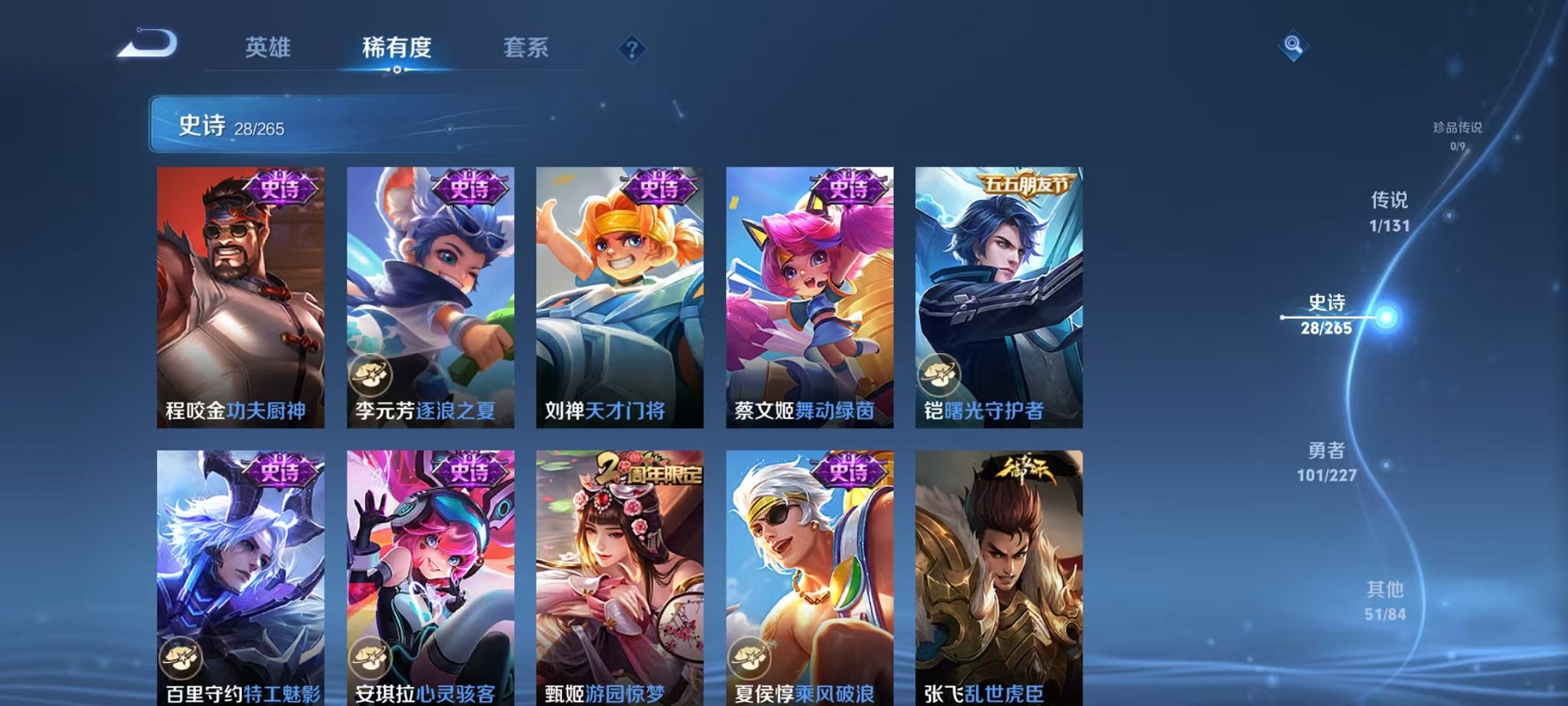Select the 稀有度 tab
Viewport: 1568px width, 706px height.
397,48
